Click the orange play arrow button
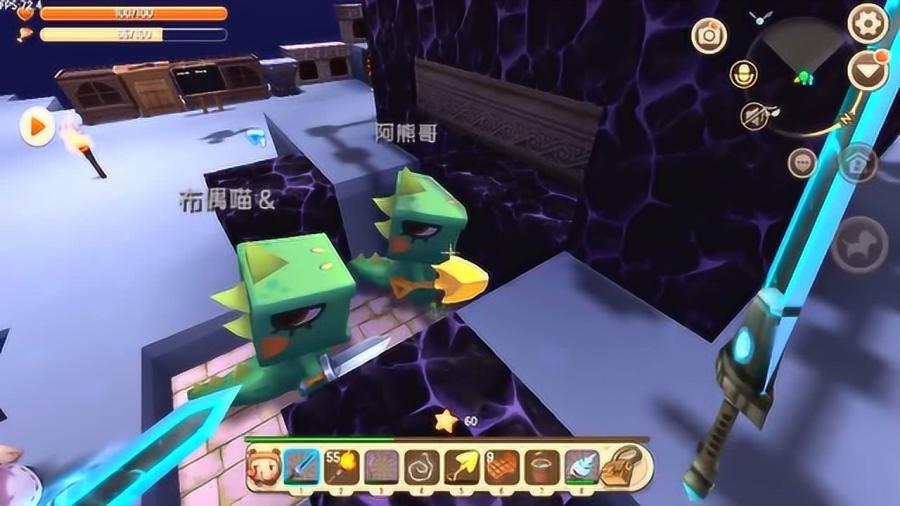The image size is (900, 506). point(37,127)
